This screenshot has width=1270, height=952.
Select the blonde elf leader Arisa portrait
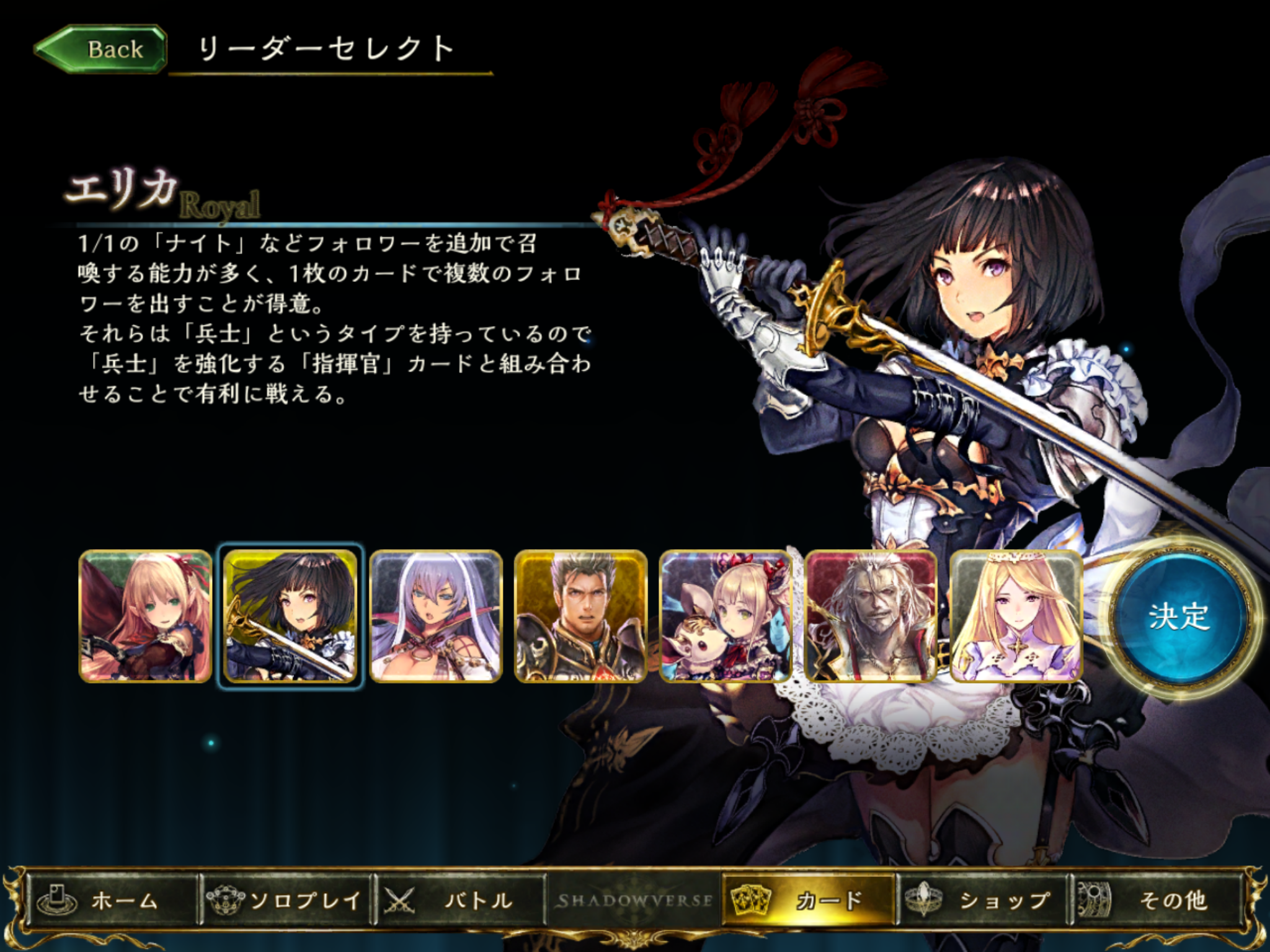(146, 616)
